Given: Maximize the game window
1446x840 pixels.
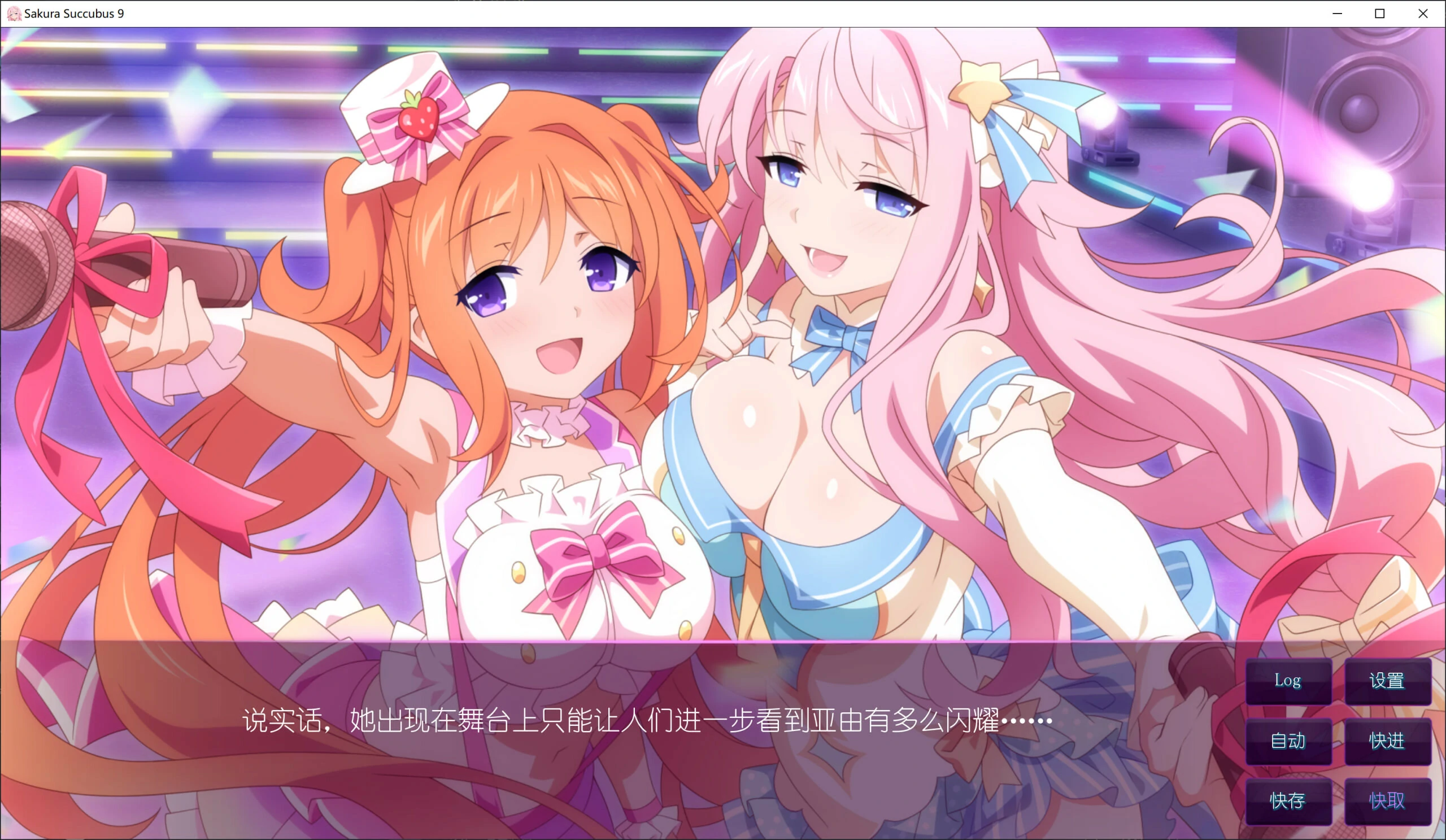Looking at the screenshot, I should (1378, 12).
